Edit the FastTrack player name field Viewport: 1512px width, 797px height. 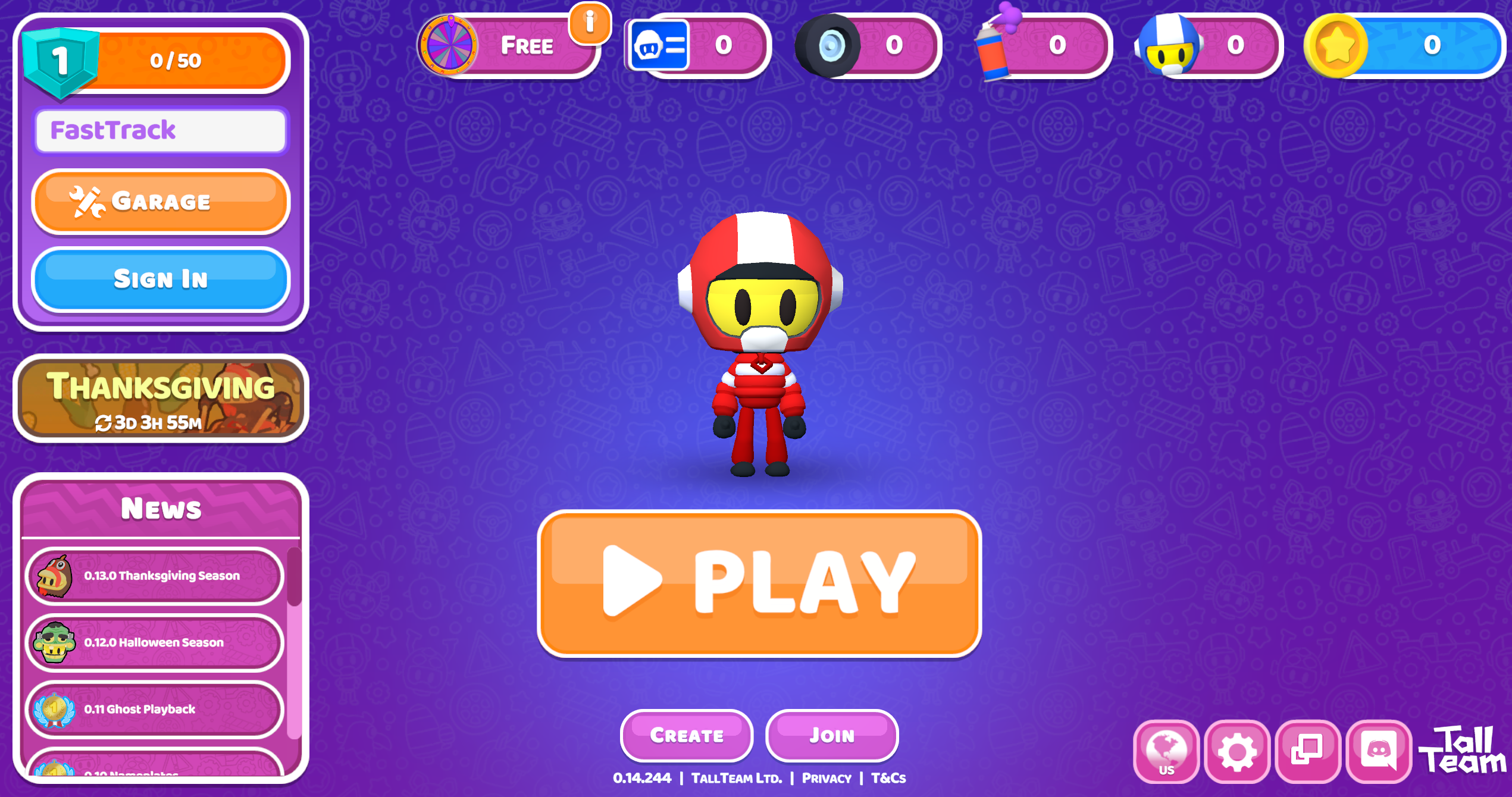pyautogui.click(x=159, y=131)
